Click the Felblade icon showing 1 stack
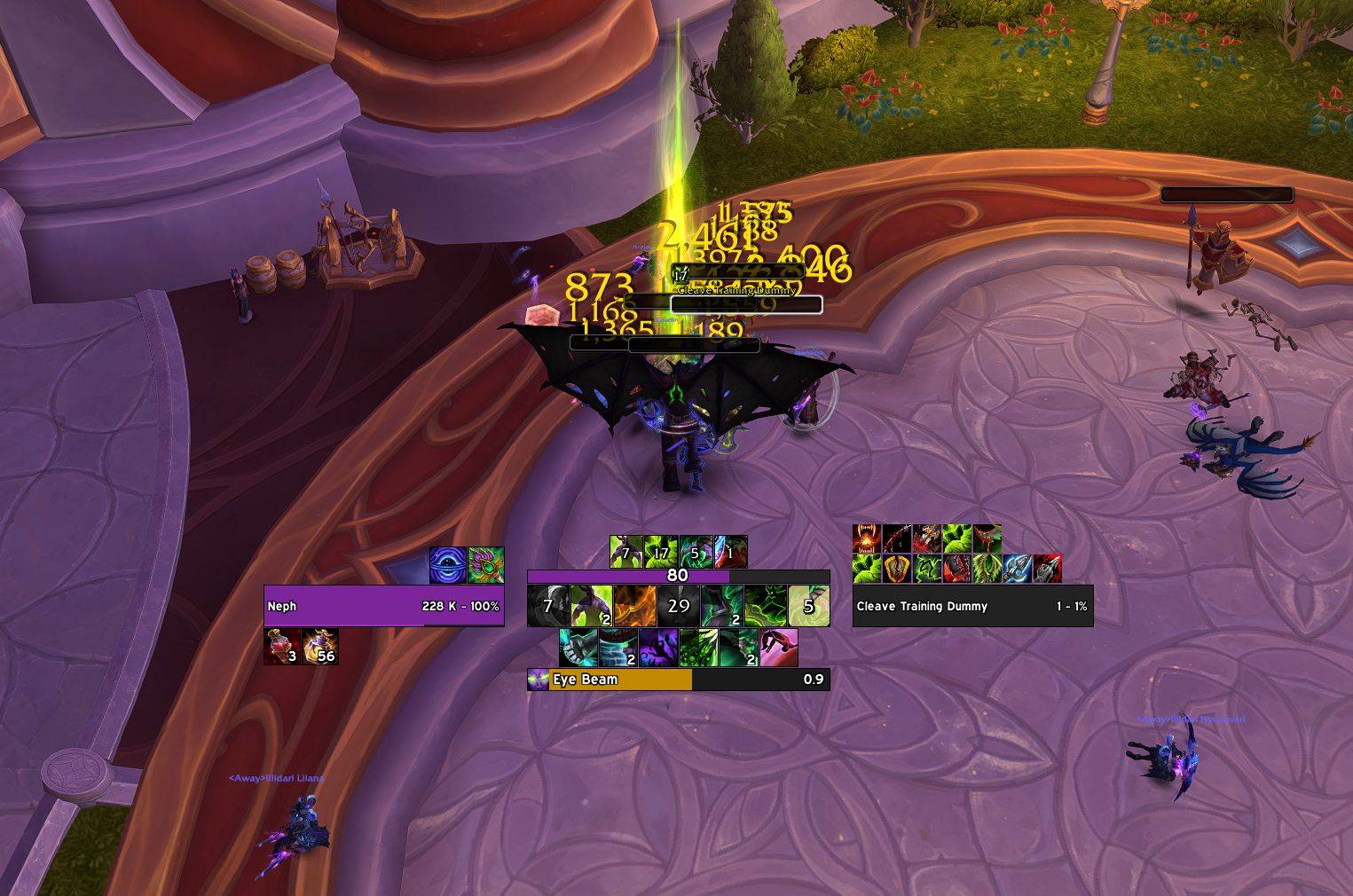 (x=730, y=552)
